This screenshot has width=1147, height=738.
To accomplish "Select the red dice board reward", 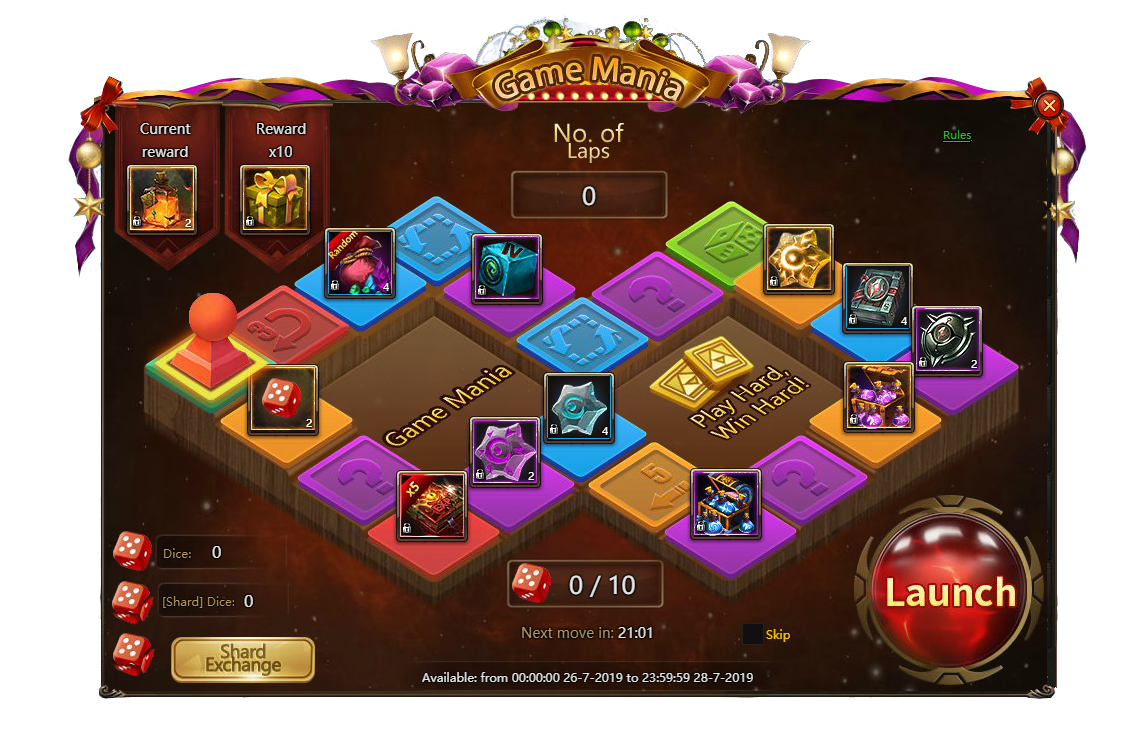I will click(x=283, y=400).
